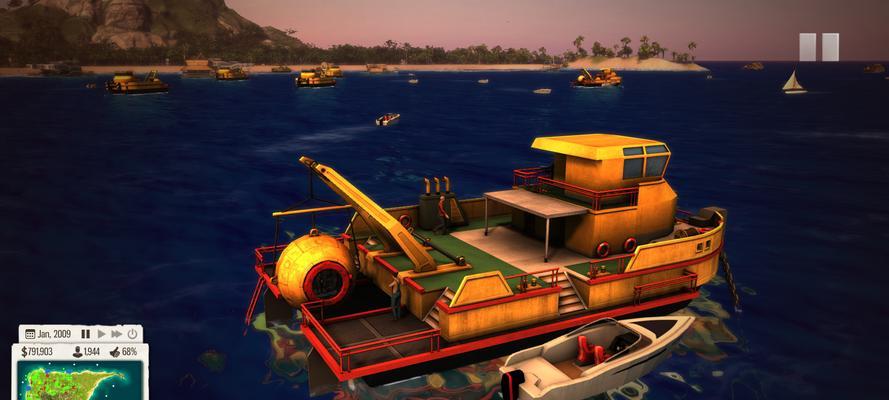Set fast-forward game speed

116,334
